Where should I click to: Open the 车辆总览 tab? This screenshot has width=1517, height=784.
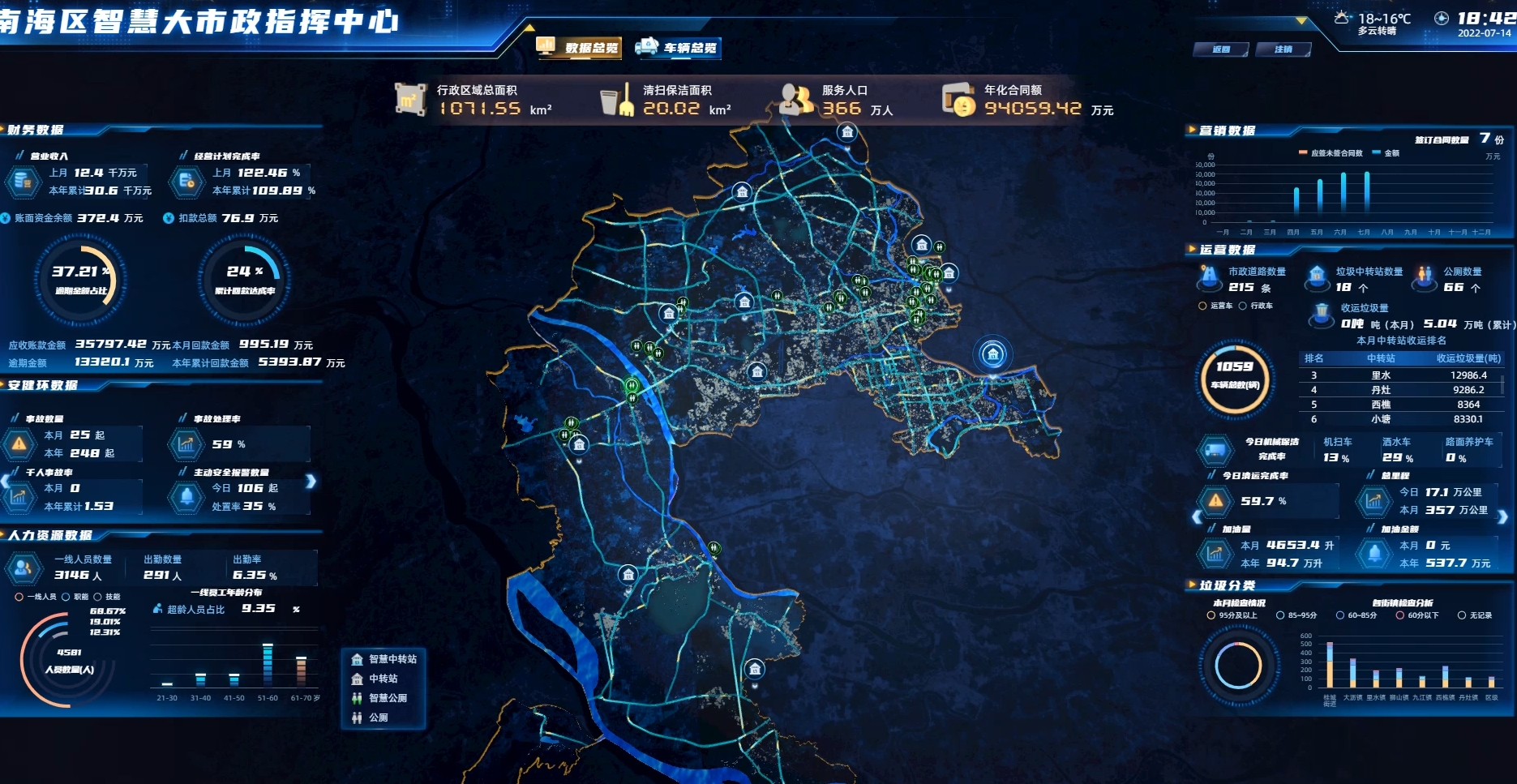click(679, 48)
